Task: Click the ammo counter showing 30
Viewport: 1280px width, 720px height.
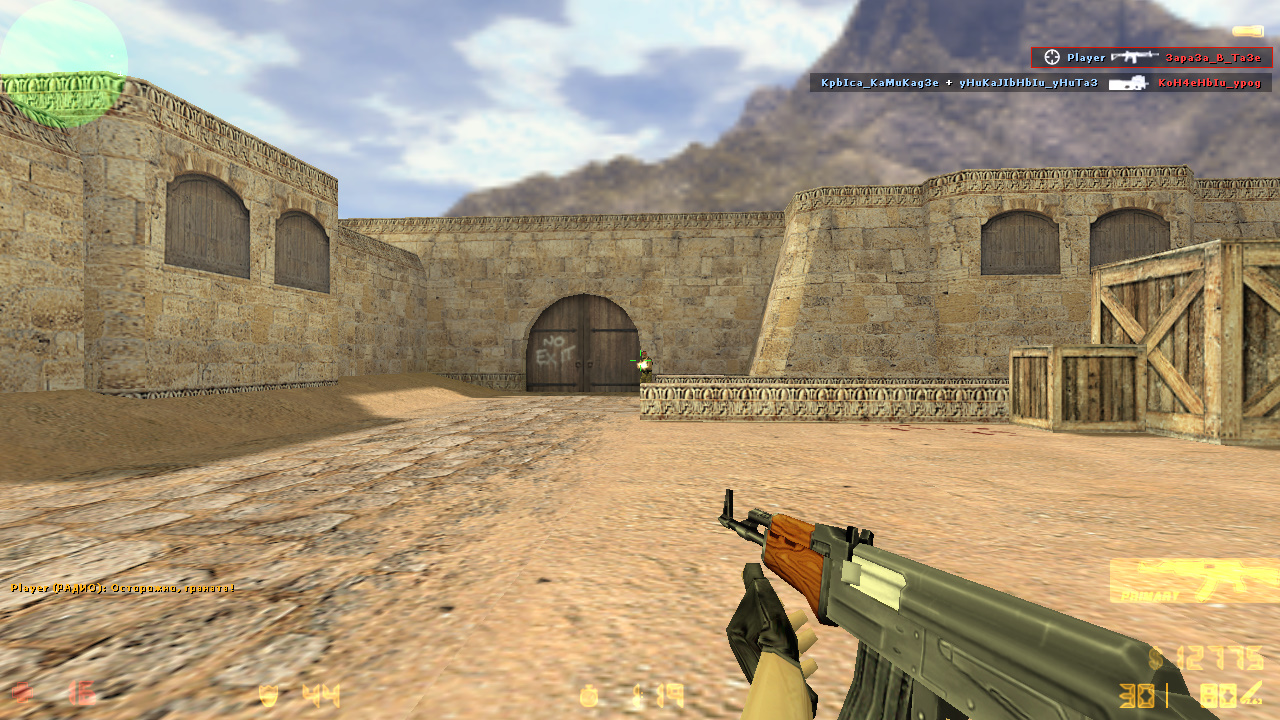Action: [1137, 695]
